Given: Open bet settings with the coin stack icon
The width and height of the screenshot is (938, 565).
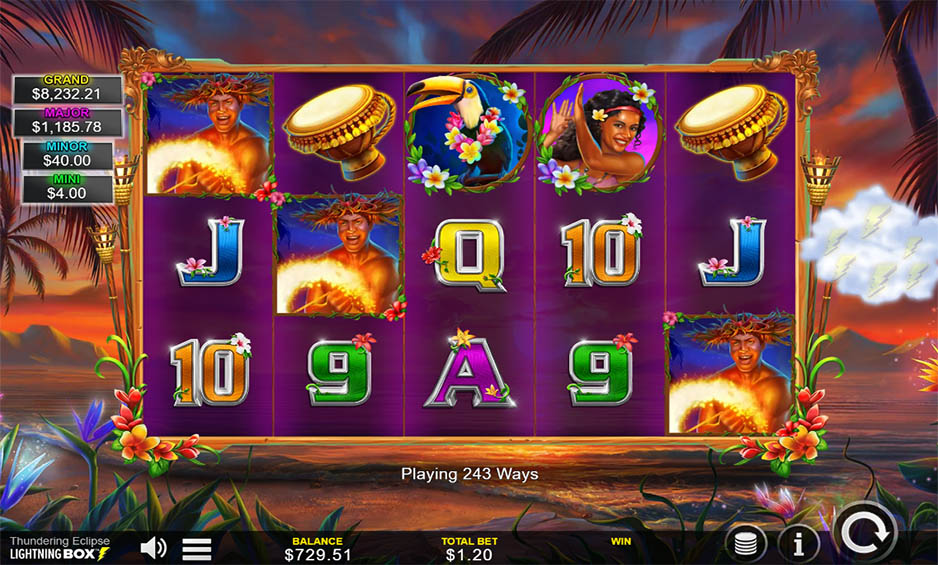Looking at the screenshot, I should pyautogui.click(x=747, y=544).
